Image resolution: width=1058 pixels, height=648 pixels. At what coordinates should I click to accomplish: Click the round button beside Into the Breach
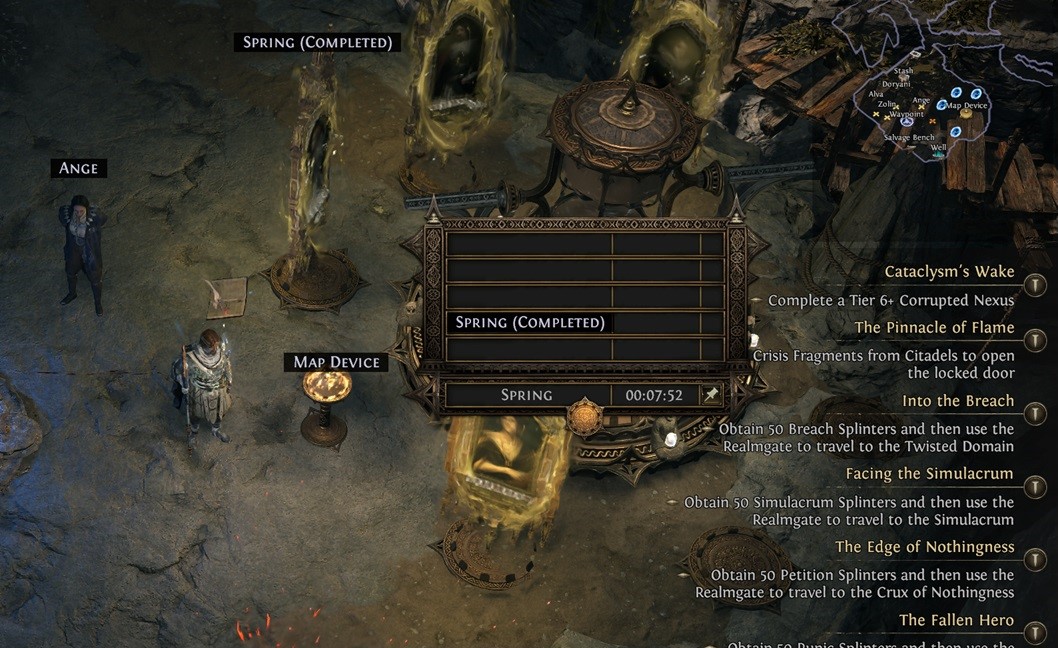1035,414
